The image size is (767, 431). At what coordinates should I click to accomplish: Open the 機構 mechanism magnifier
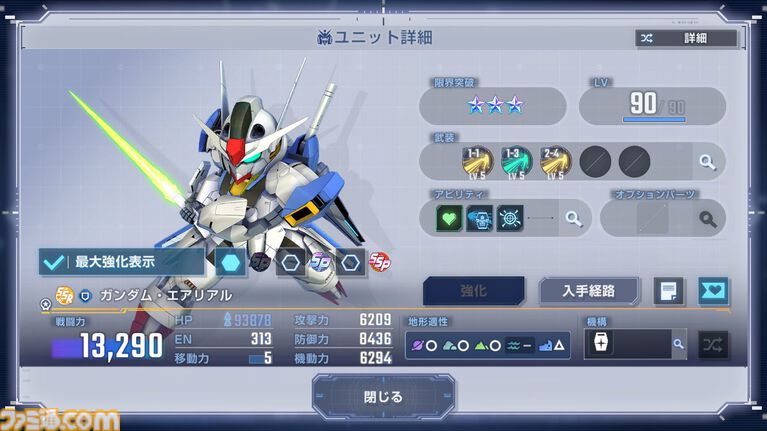678,344
